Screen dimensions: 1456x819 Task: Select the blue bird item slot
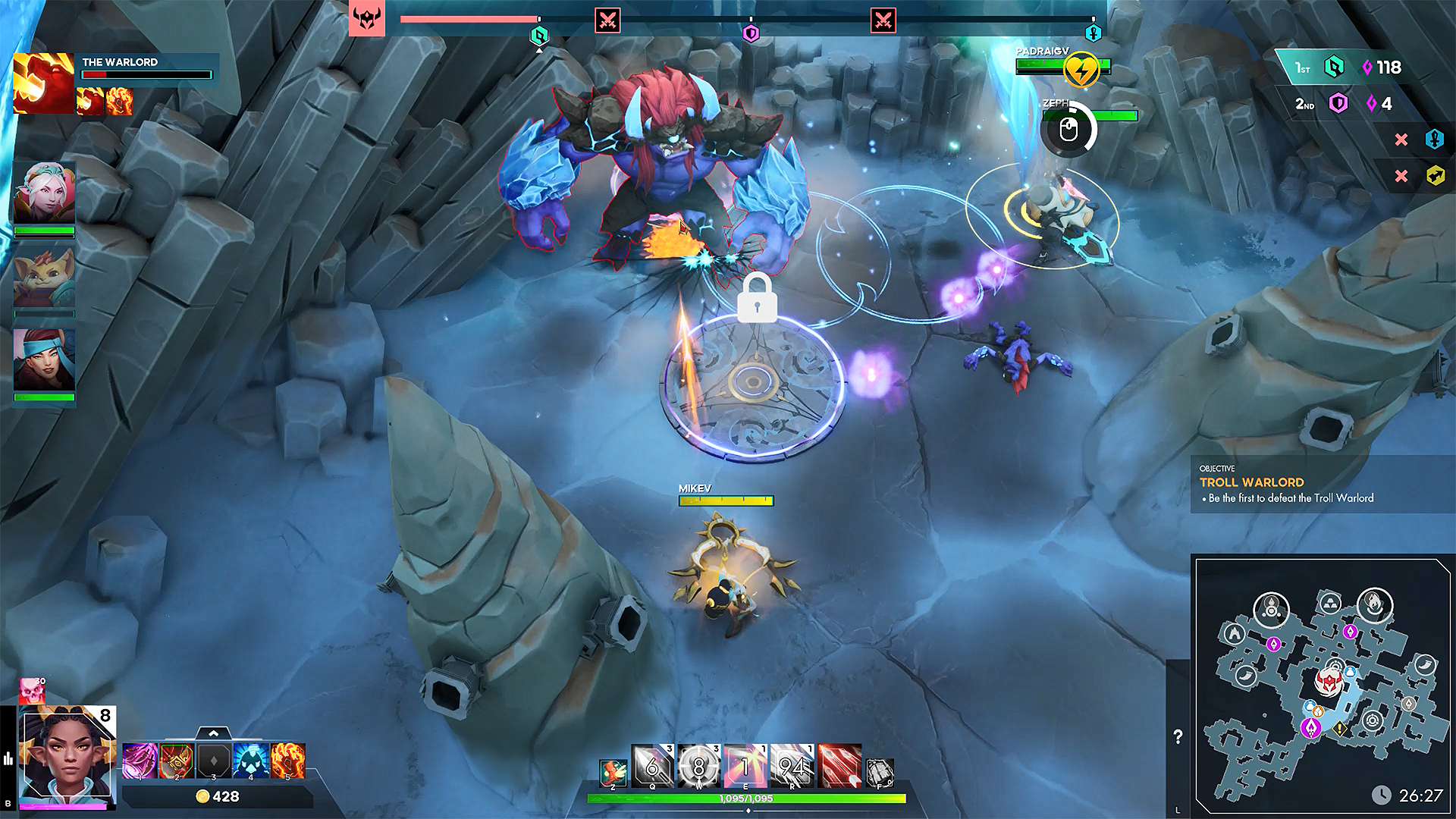pos(251,761)
